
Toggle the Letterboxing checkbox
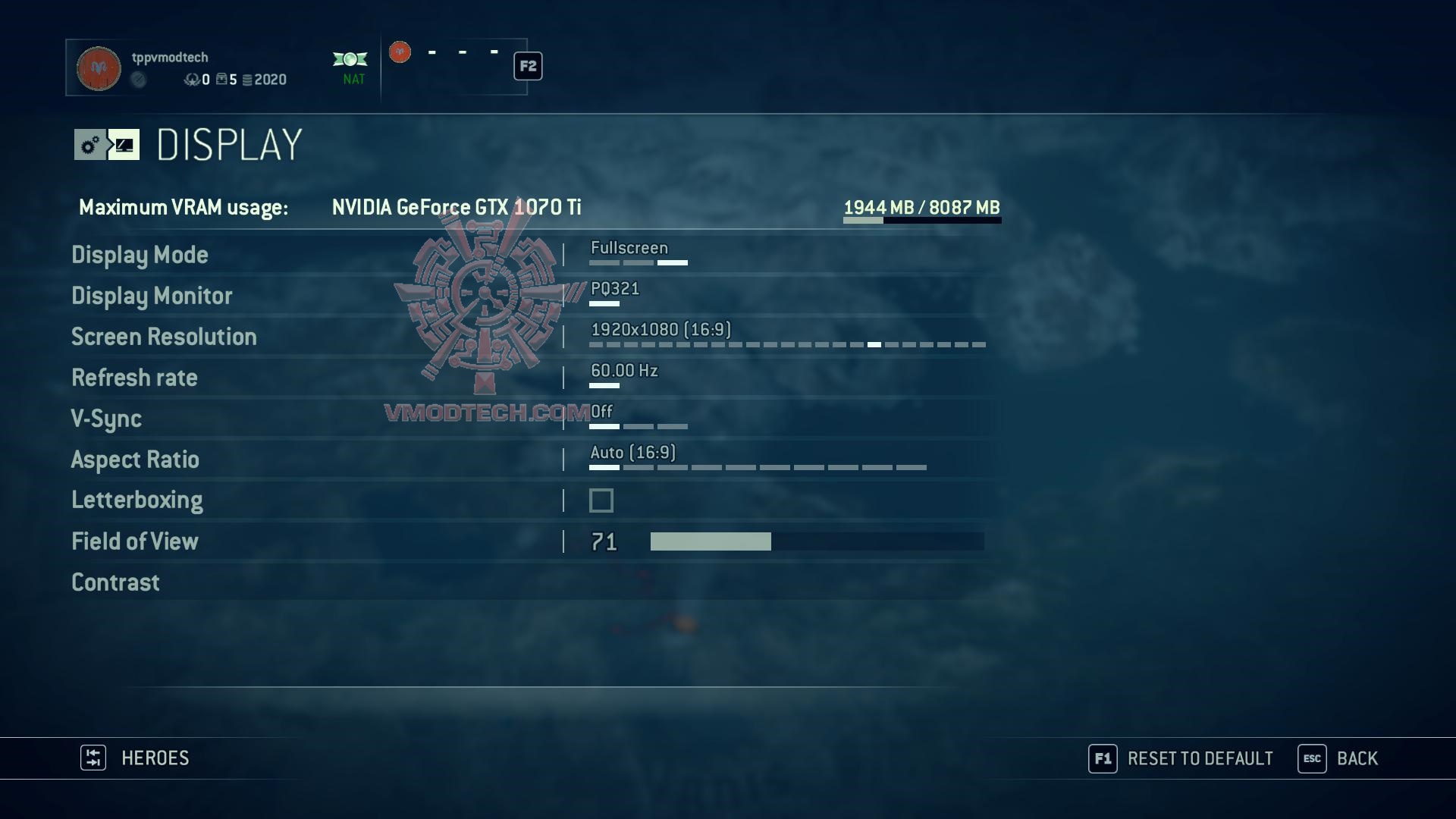pyautogui.click(x=601, y=500)
